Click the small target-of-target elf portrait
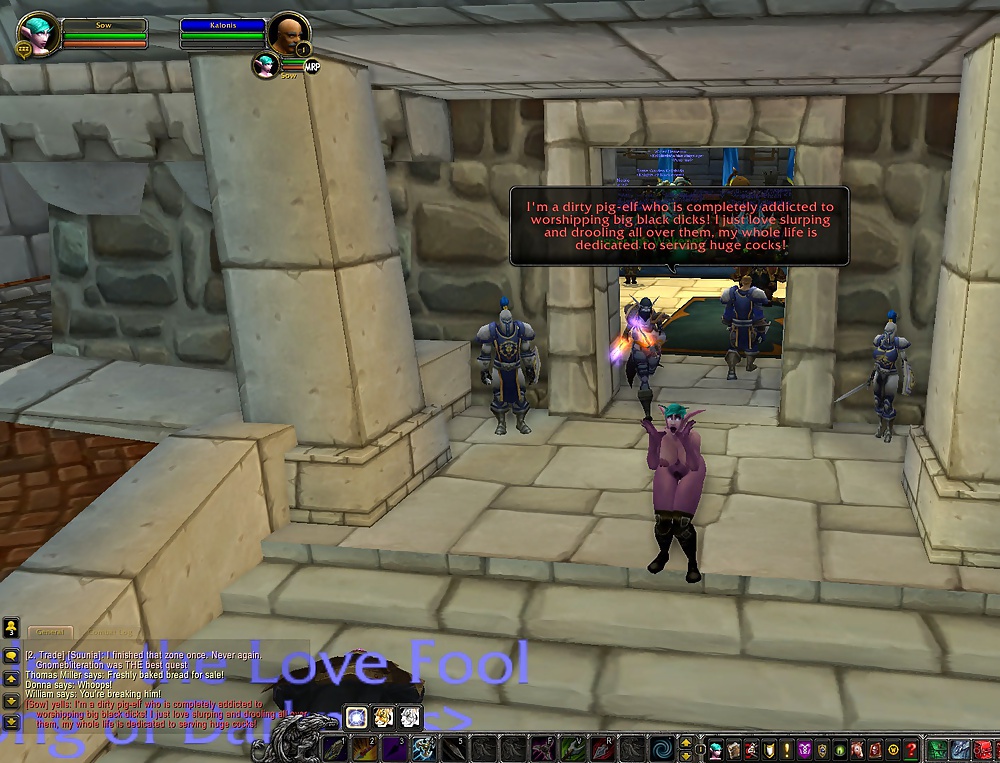The width and height of the screenshot is (1000, 763). coord(265,65)
